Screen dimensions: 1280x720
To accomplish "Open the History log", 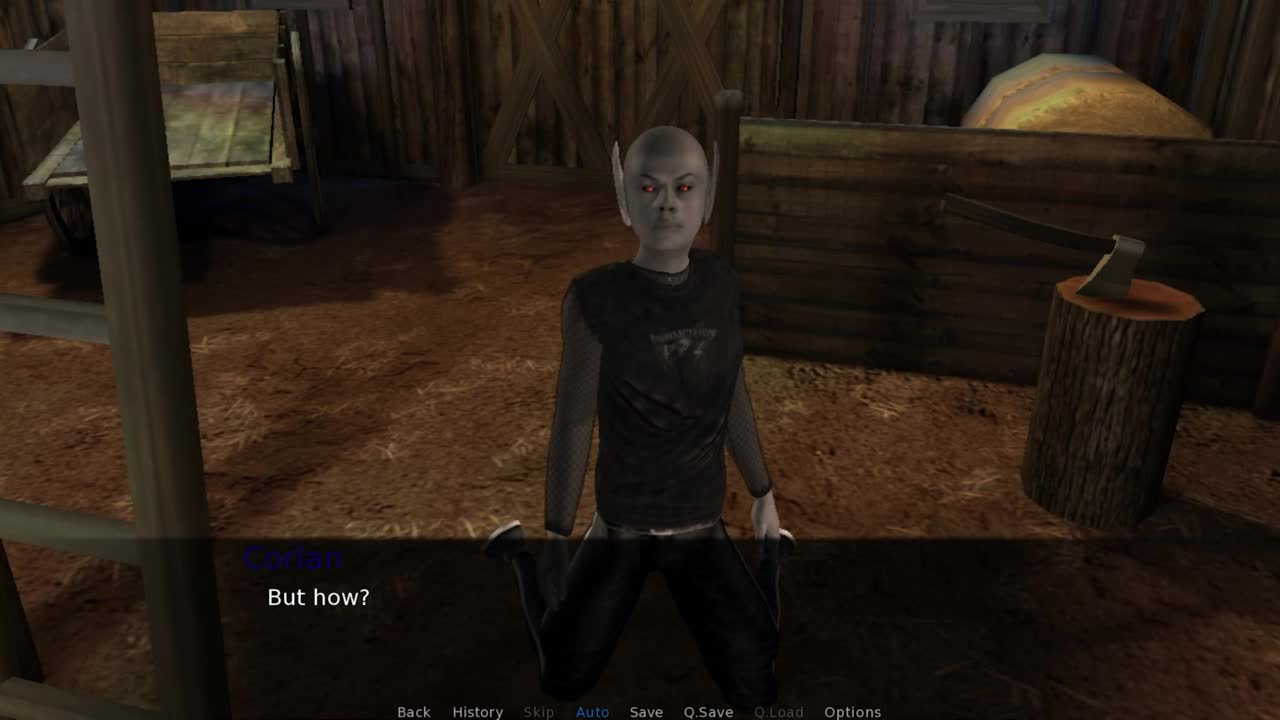I will [477, 712].
